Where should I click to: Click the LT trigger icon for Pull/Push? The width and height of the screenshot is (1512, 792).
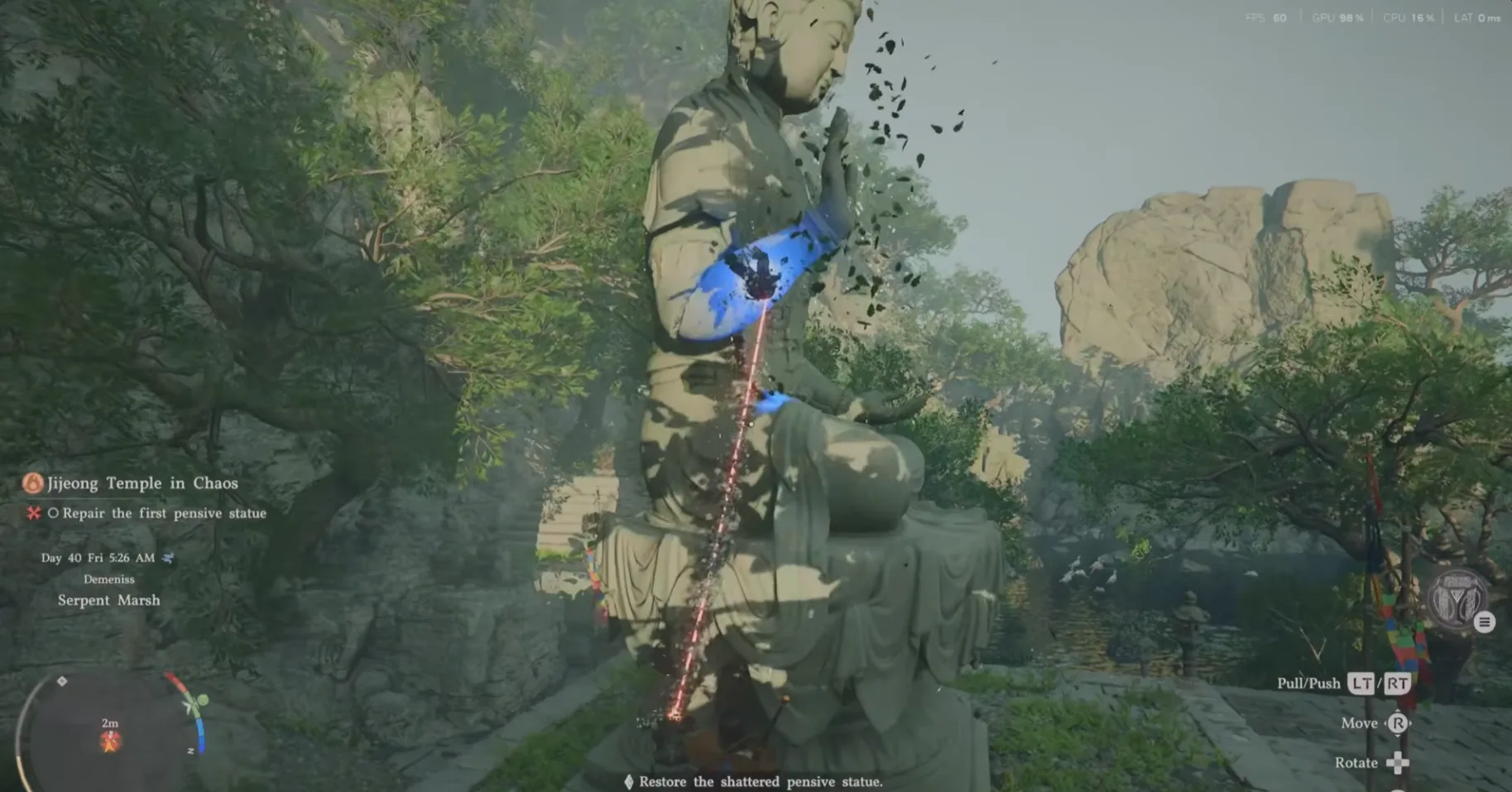(x=1361, y=684)
